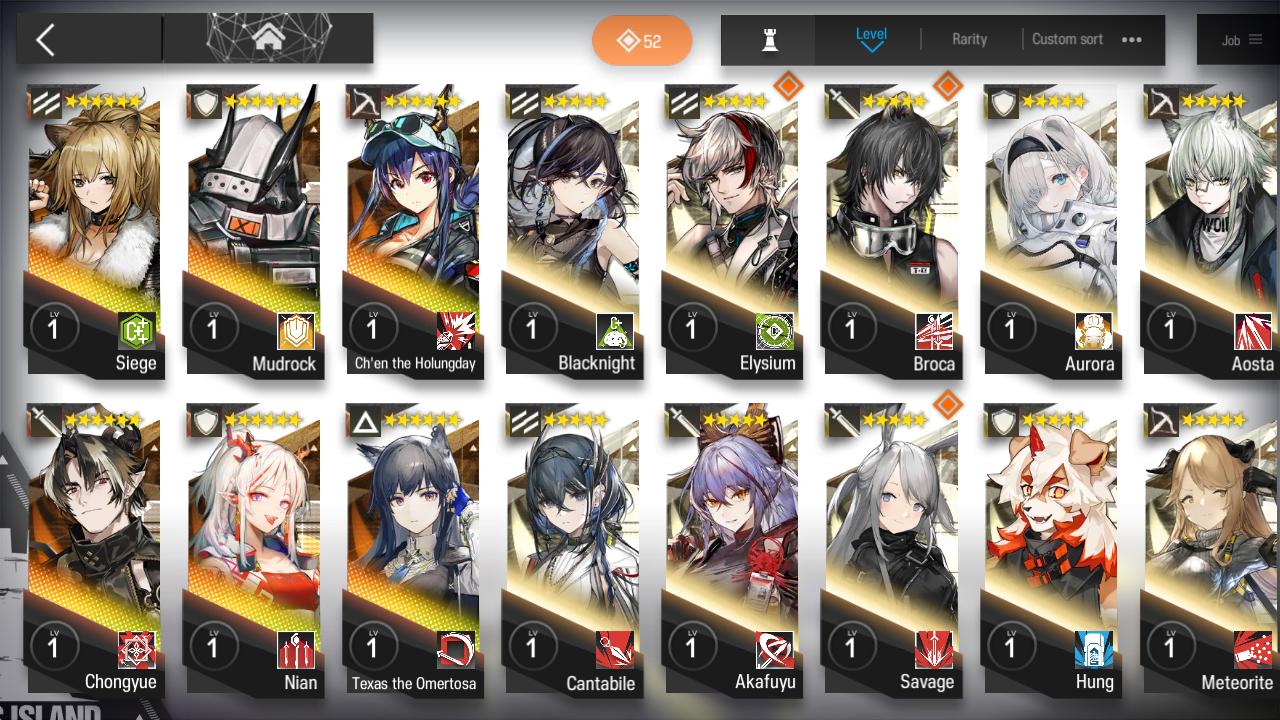Select operator Siege

[95, 230]
